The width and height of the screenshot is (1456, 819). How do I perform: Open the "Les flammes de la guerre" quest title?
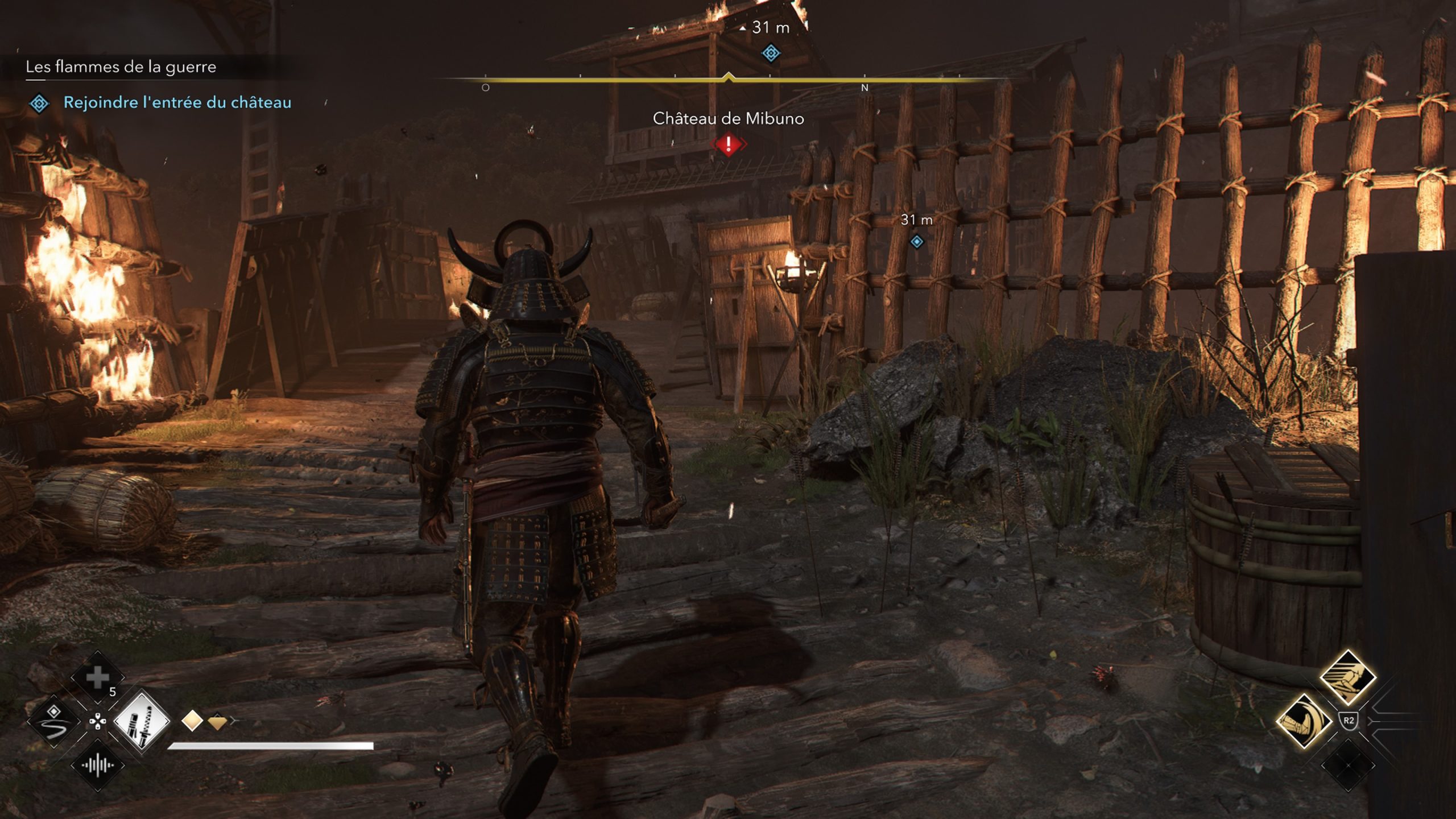coord(121,67)
